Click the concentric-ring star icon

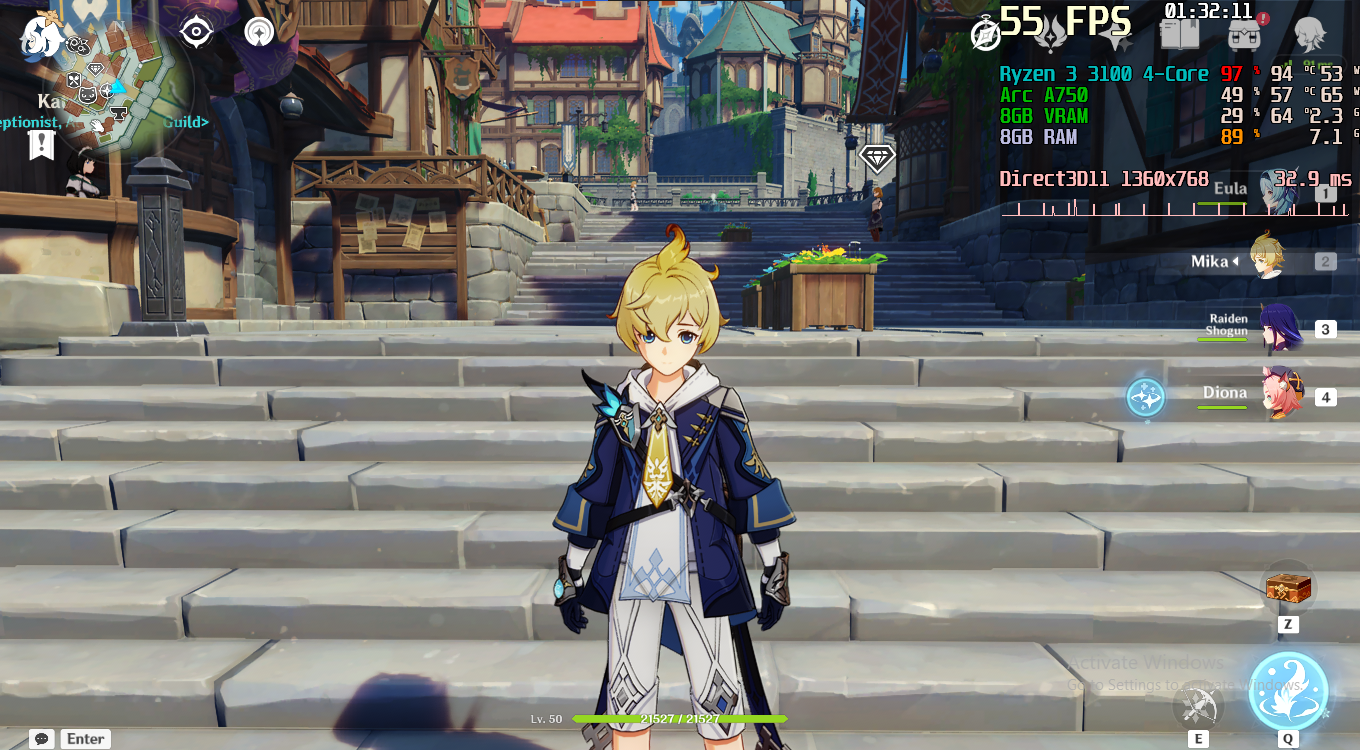pyautogui.click(x=260, y=32)
